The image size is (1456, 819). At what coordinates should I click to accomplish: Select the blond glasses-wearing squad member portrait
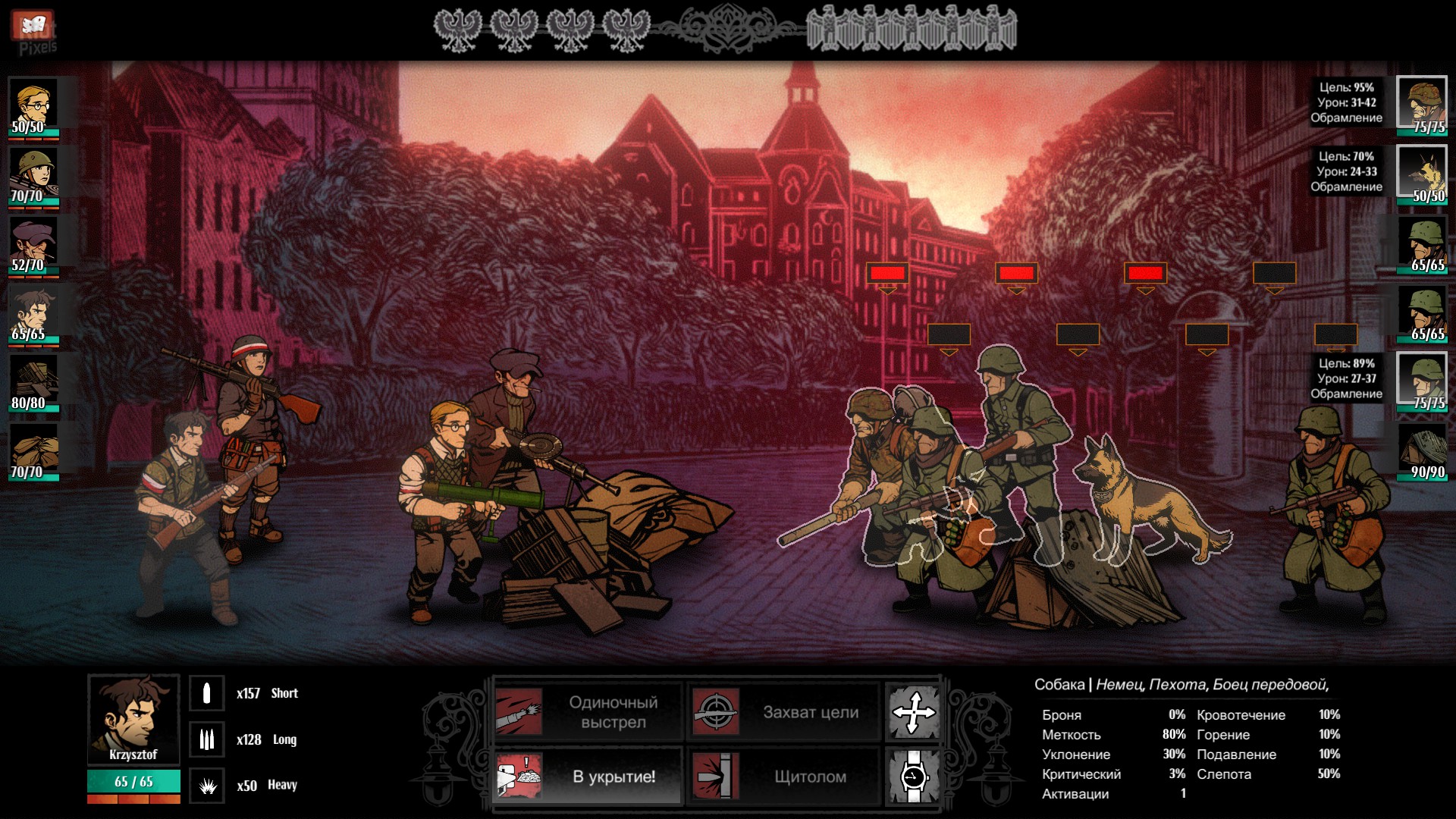(33, 105)
